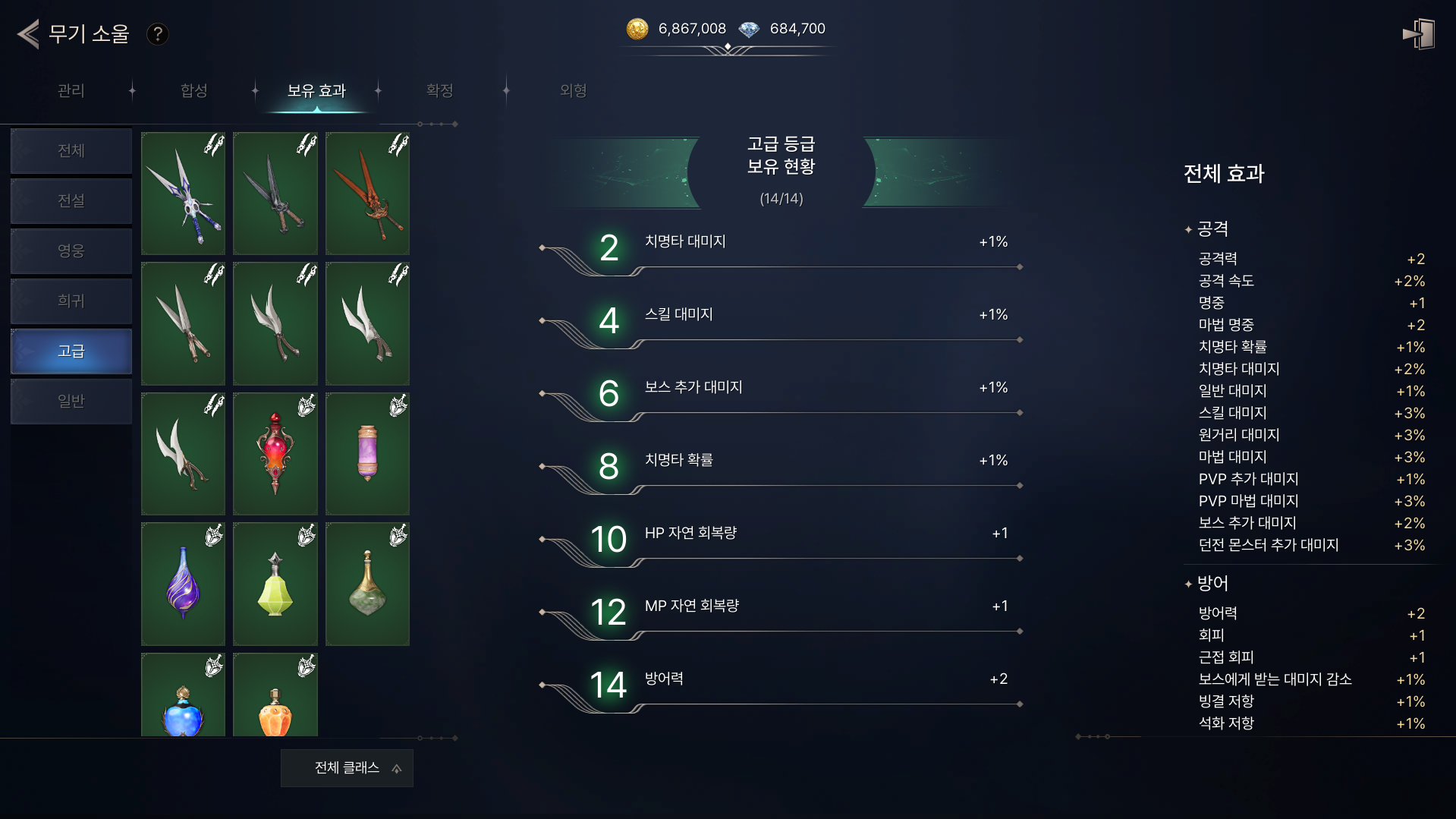The width and height of the screenshot is (1456, 819).
Task: Select the purple swirled teardrop bottle card
Action: pos(183,584)
